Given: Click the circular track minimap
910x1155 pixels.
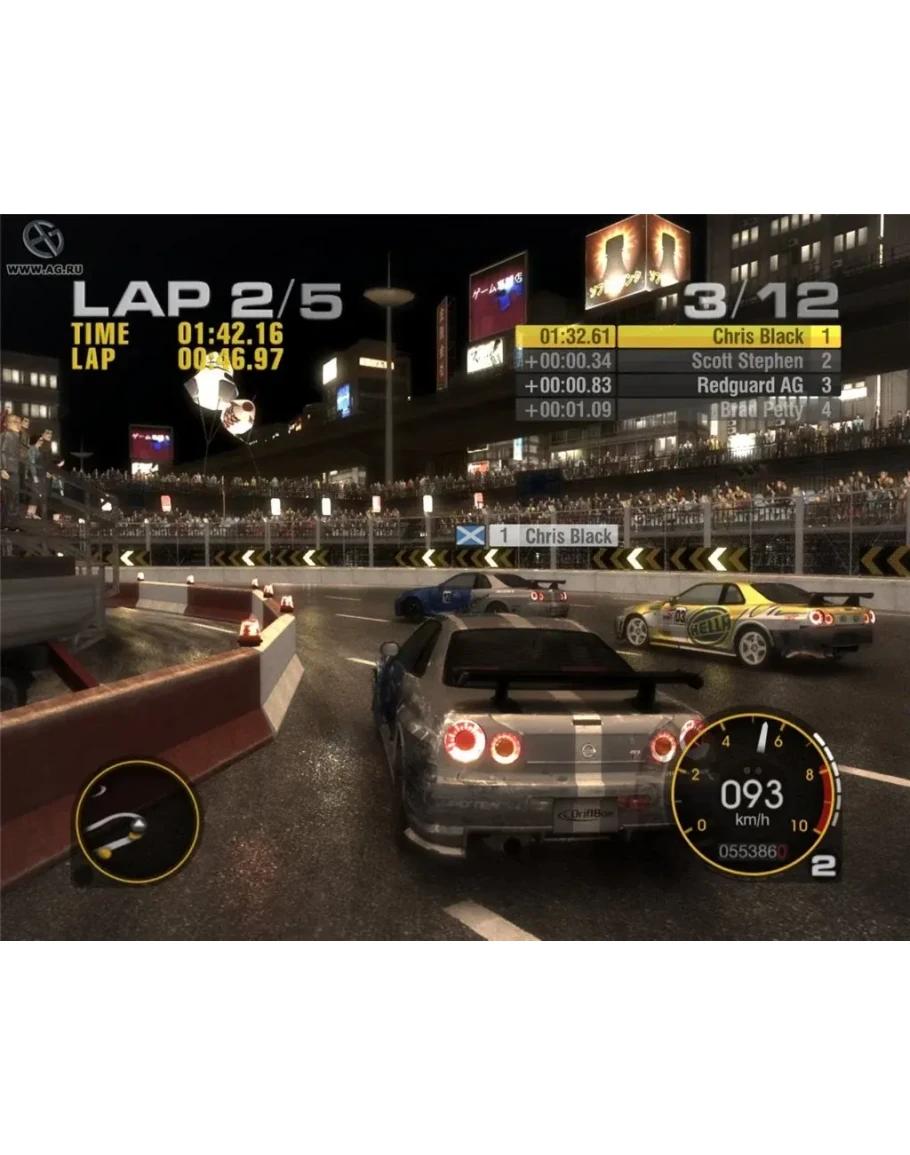Looking at the screenshot, I should click(x=136, y=821).
